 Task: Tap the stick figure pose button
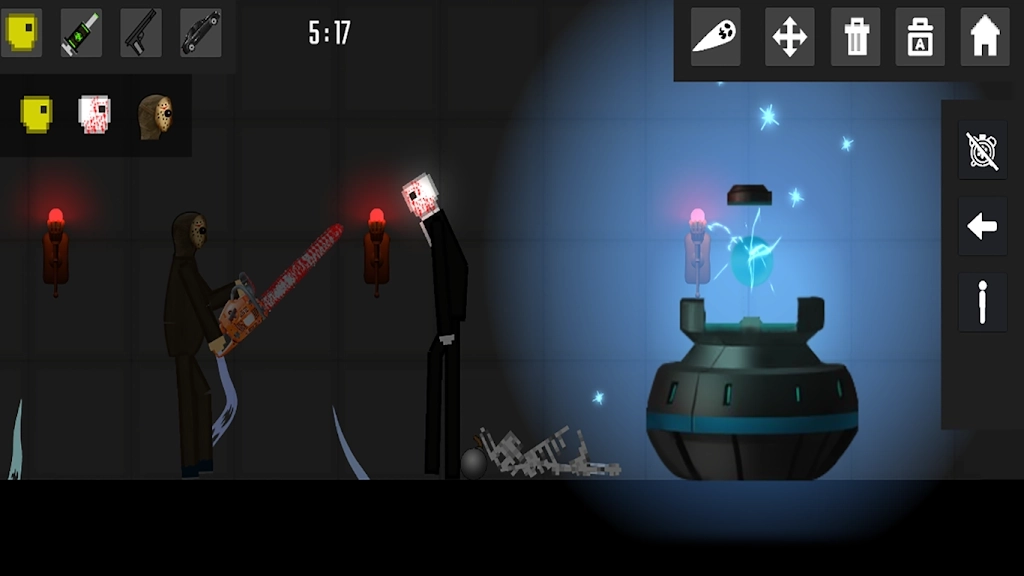point(982,302)
